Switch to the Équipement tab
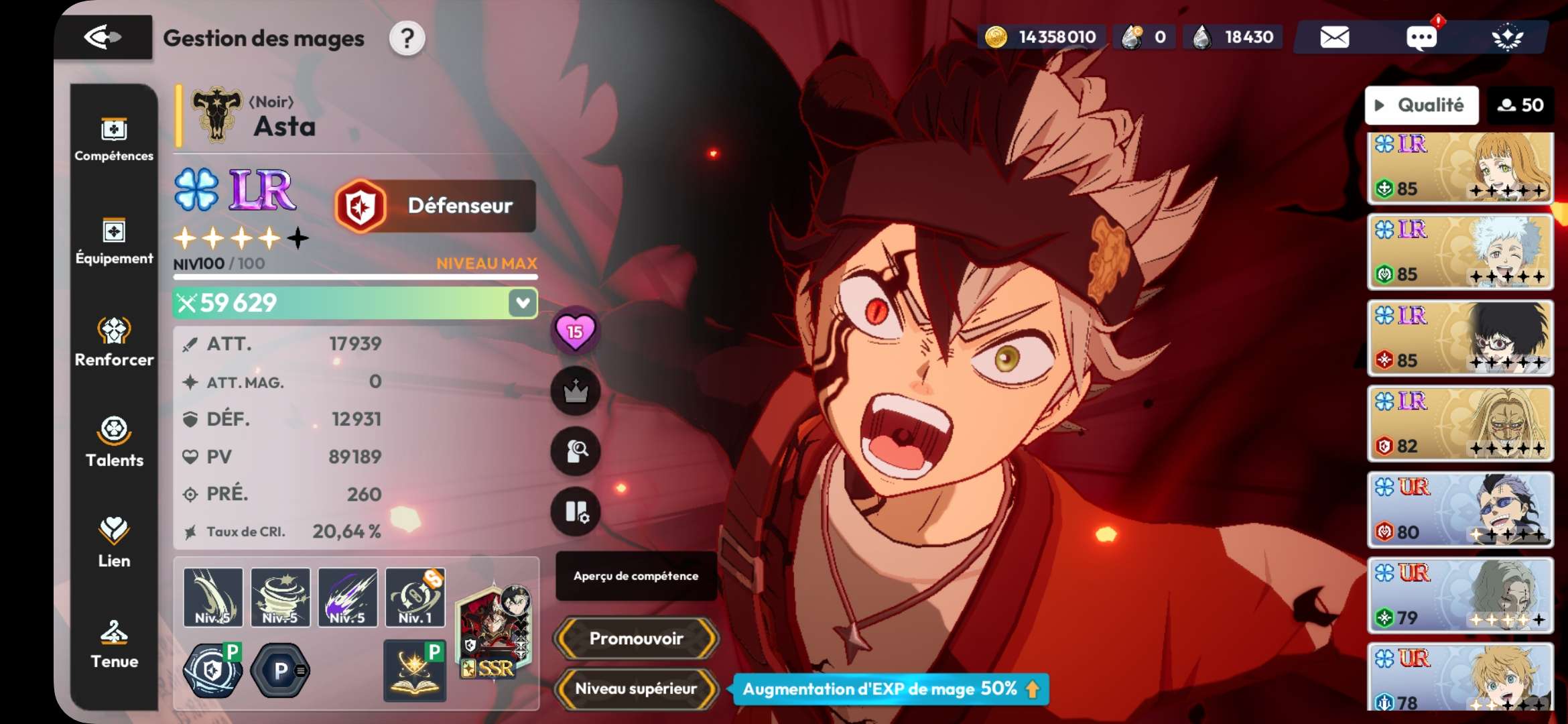The height and width of the screenshot is (724, 1568). (114, 241)
